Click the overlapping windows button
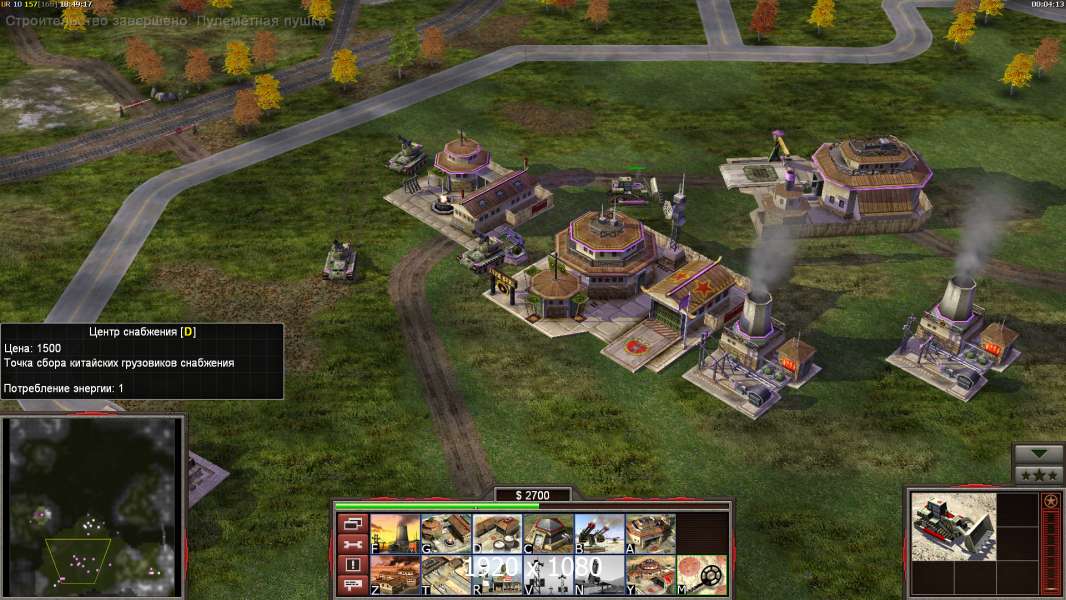 click(351, 523)
